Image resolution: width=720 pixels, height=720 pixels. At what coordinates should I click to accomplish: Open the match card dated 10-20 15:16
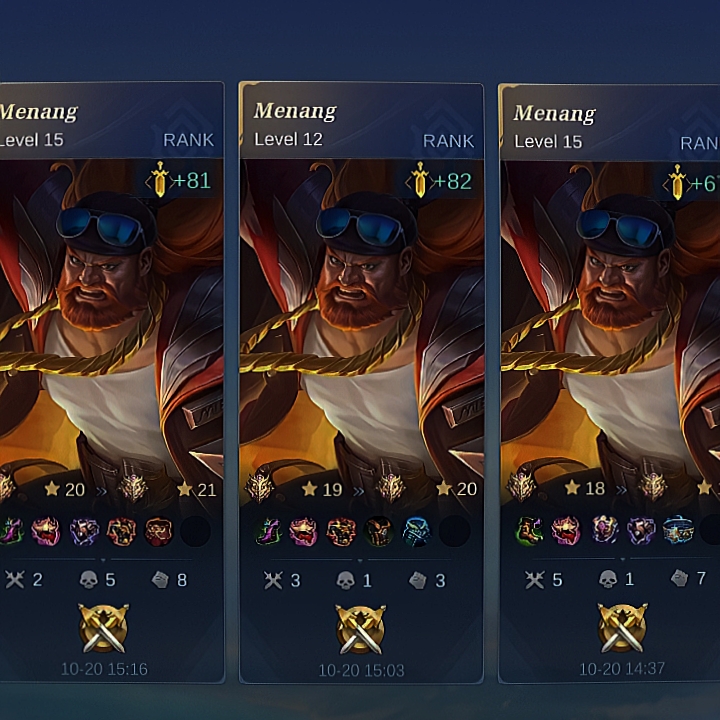[x=110, y=380]
